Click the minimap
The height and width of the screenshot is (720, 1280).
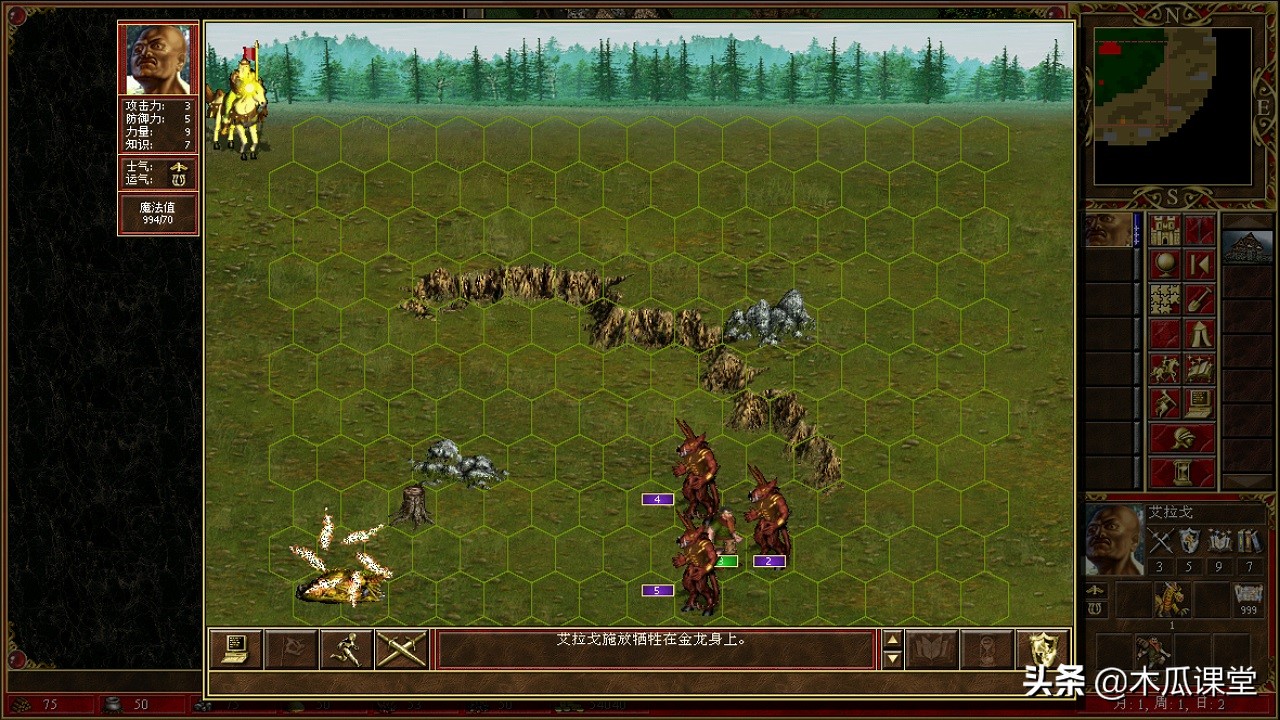(1172, 105)
